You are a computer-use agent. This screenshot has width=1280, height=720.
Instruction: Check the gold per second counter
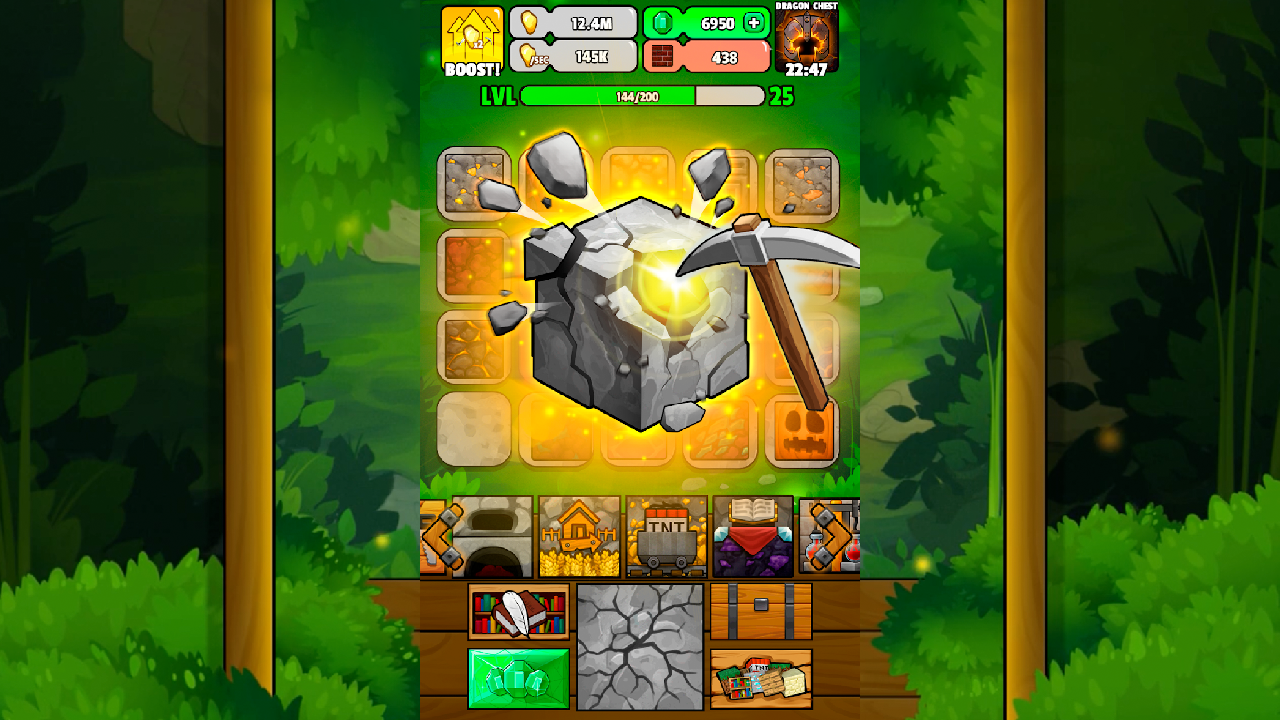tap(575, 57)
